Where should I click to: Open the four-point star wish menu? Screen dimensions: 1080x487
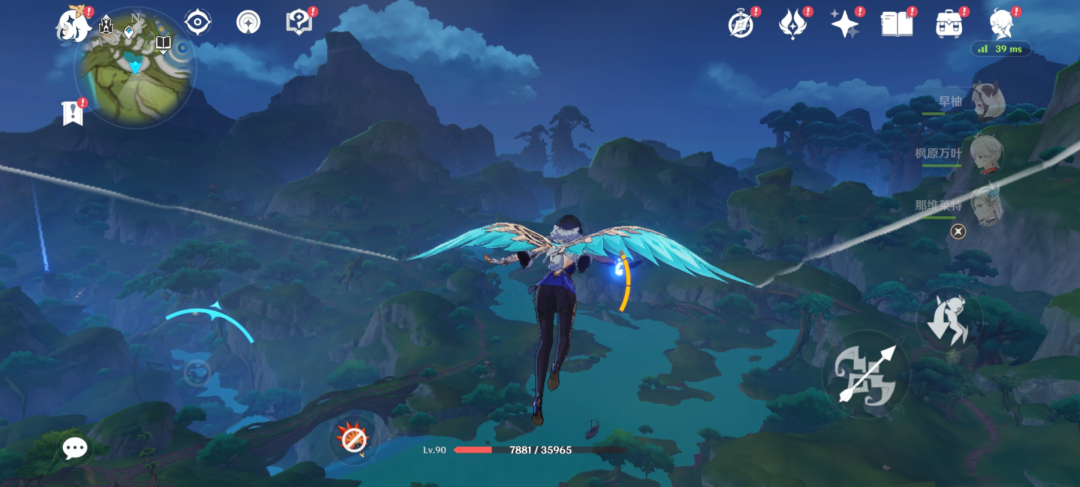pos(845,24)
